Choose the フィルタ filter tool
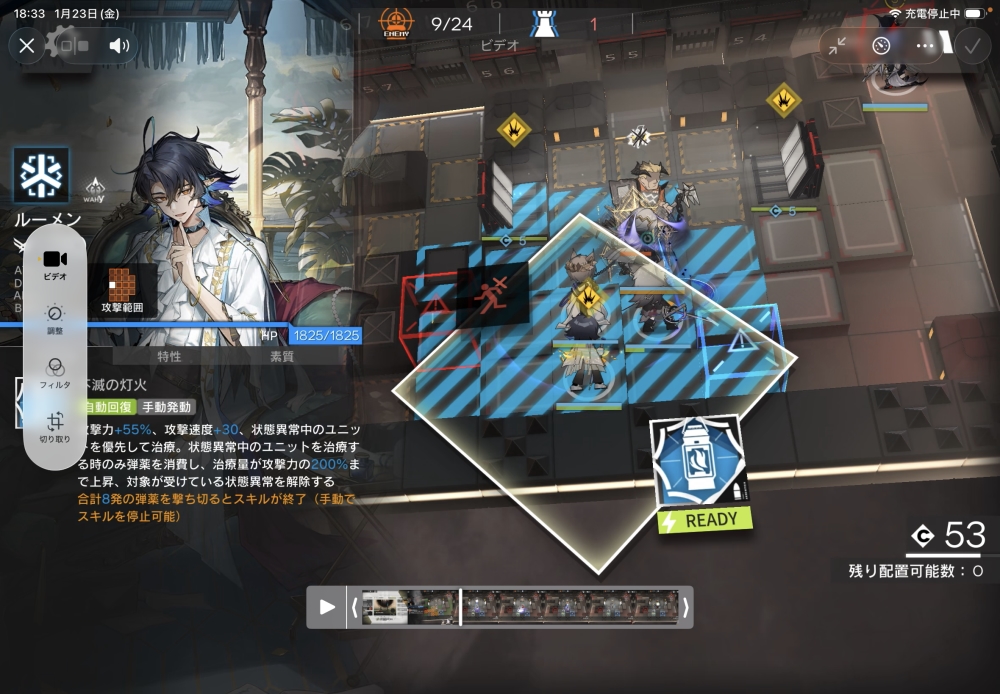The image size is (1000, 694). (x=55, y=372)
